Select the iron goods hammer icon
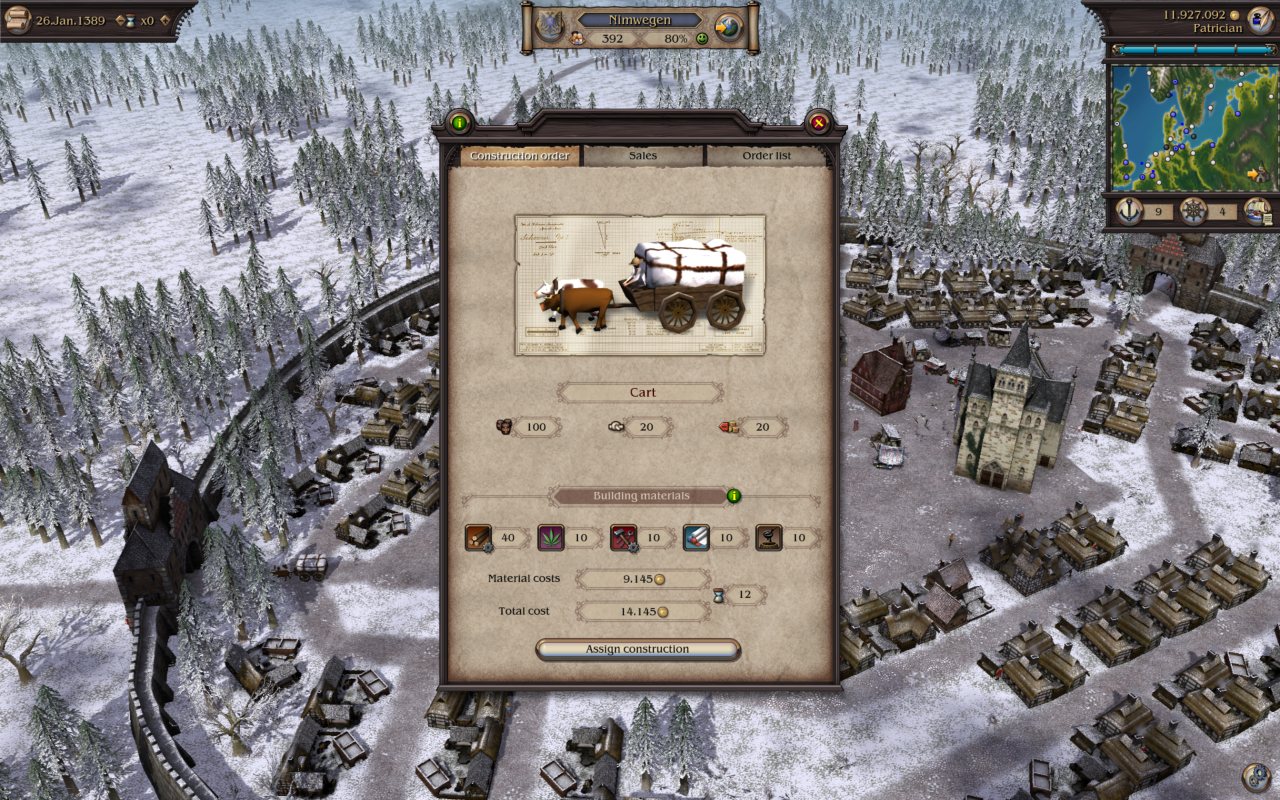1280x800 pixels. [623, 537]
